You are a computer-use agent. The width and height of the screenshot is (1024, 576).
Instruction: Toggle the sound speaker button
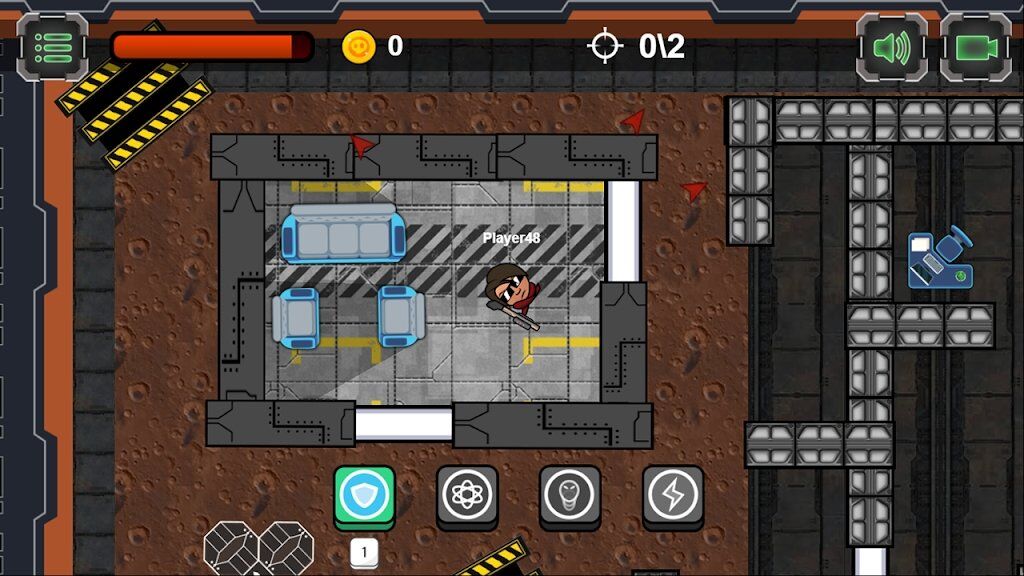point(891,47)
